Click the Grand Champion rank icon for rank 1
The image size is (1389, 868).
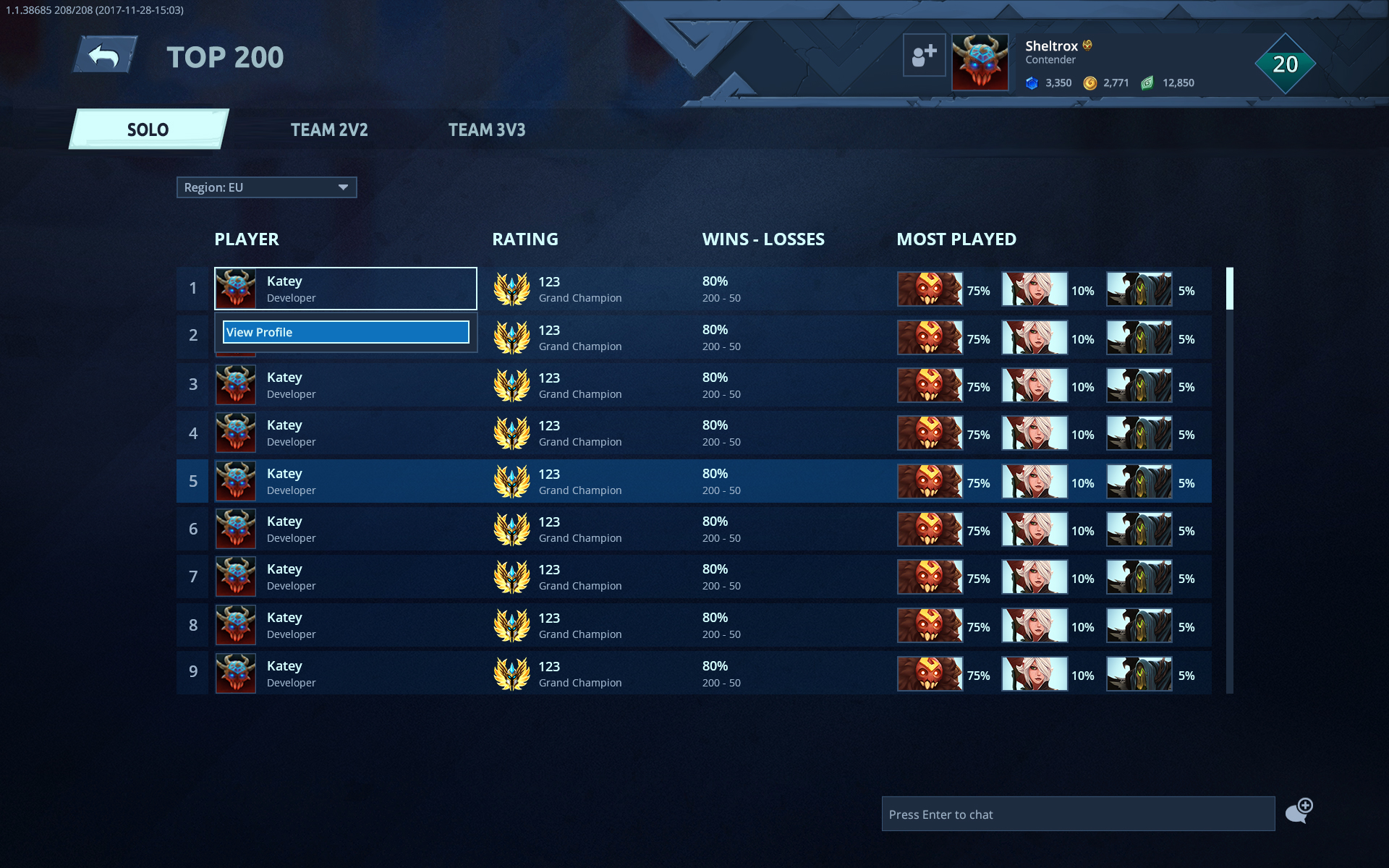click(511, 289)
